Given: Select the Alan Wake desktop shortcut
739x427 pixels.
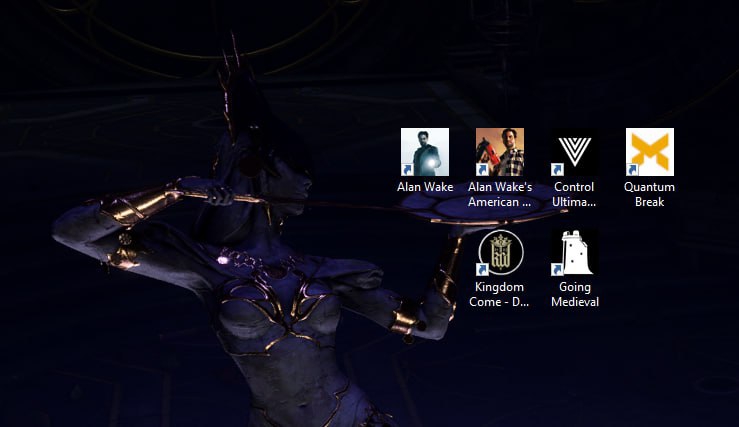Looking at the screenshot, I should click(x=425, y=153).
